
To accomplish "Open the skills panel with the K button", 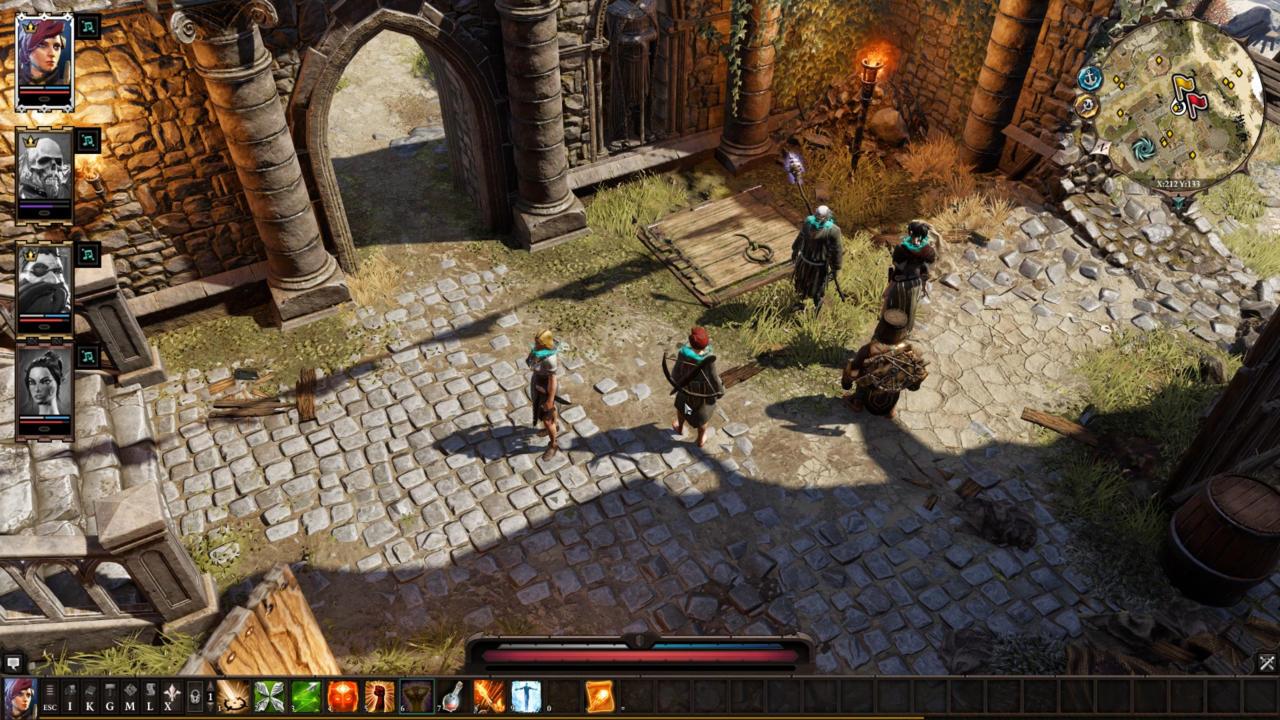I will click(90, 695).
